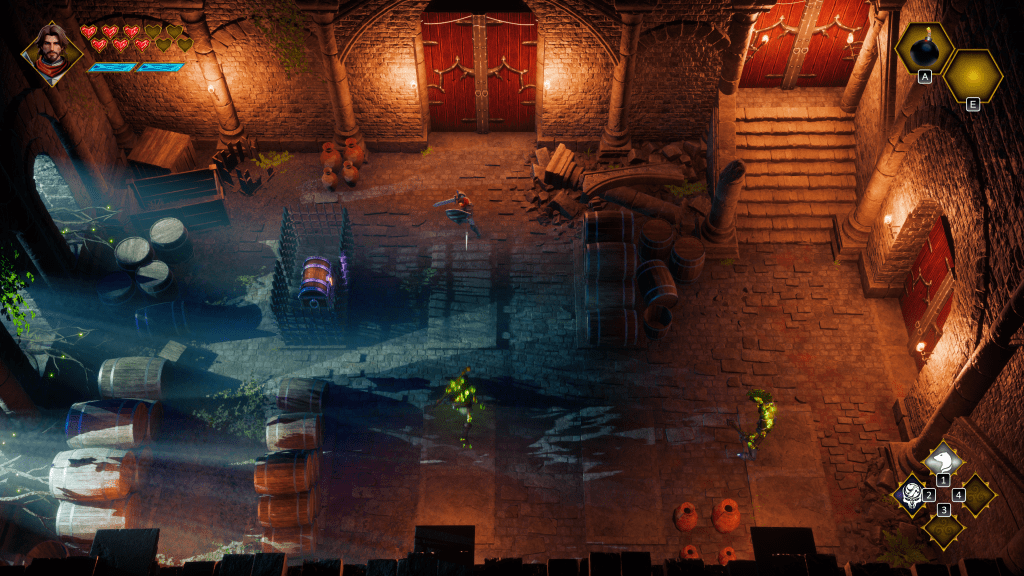Select the empty yellow hexagon item slot
Screen dimensions: 1024x576
tap(972, 76)
